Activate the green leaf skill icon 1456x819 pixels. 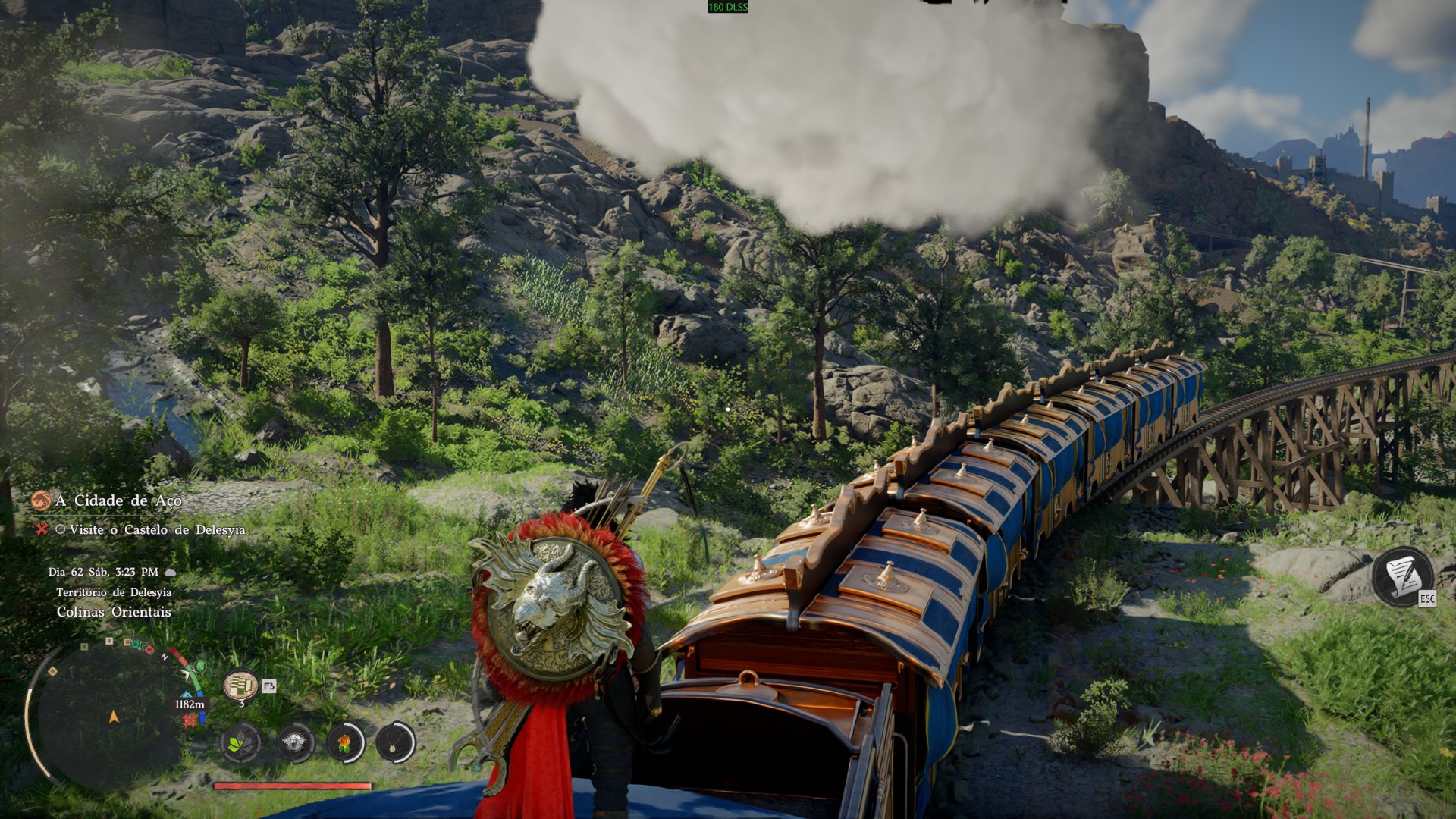[241, 742]
